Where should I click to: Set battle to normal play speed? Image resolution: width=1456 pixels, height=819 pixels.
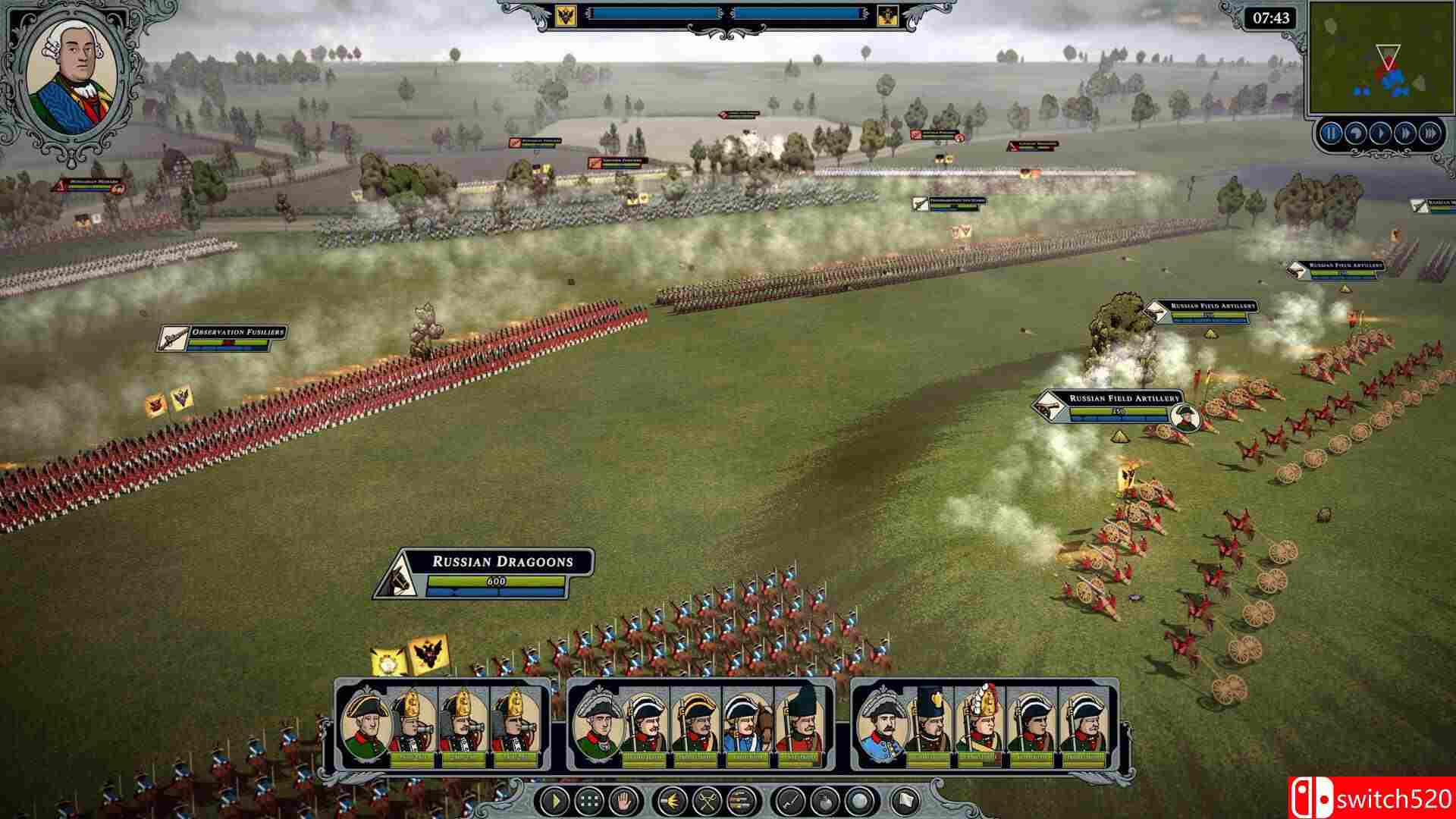tap(1380, 134)
